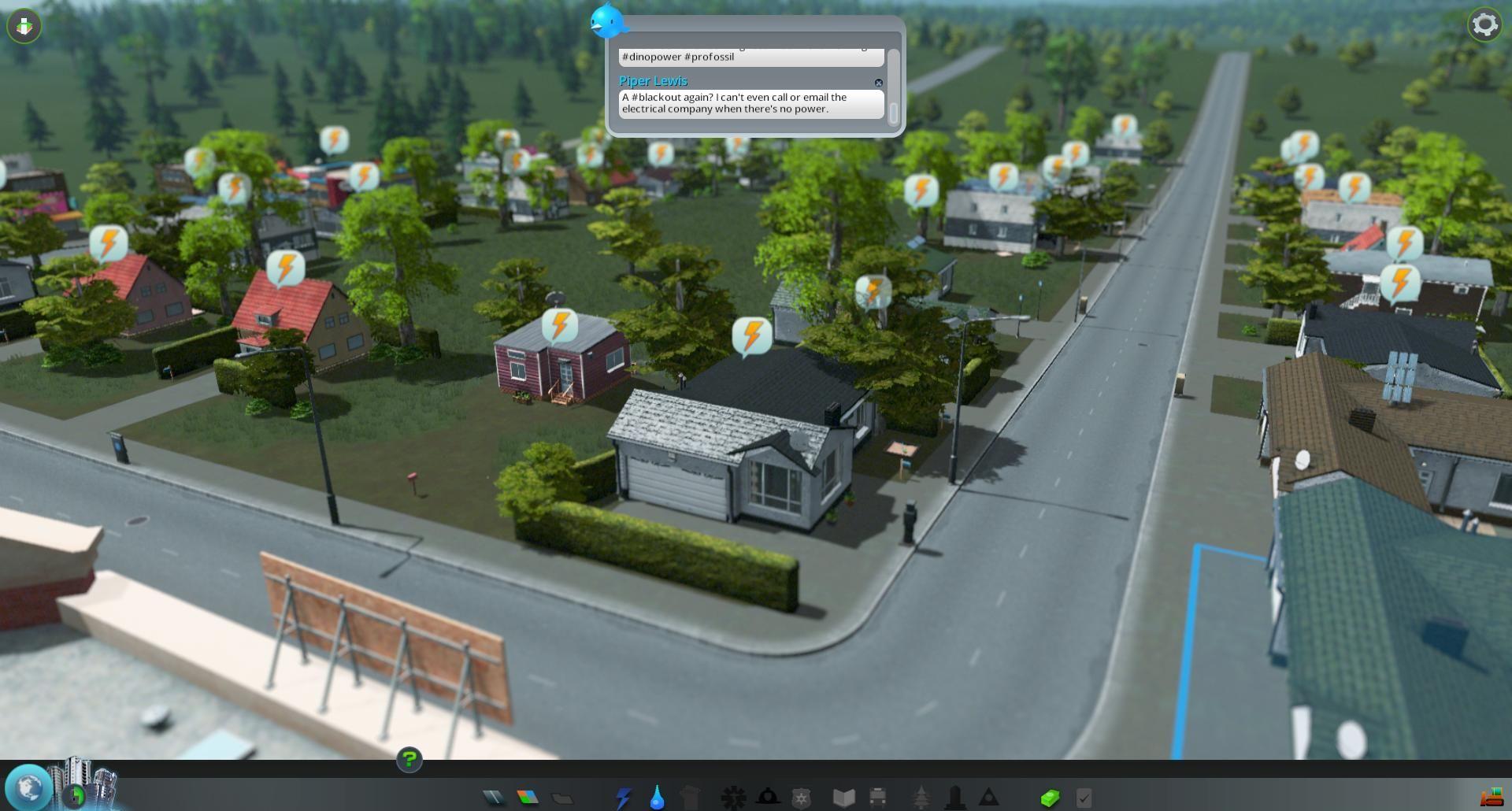The width and height of the screenshot is (1512, 811).
Task: Open the globe info views button
Action: click(x=29, y=787)
